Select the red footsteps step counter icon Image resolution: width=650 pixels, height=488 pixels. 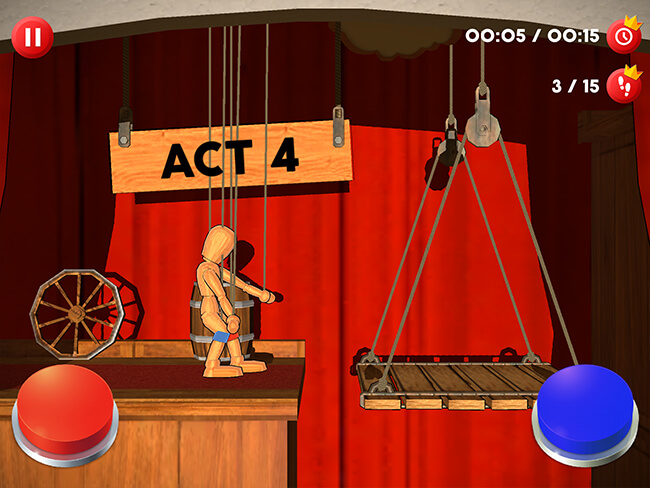coord(625,85)
